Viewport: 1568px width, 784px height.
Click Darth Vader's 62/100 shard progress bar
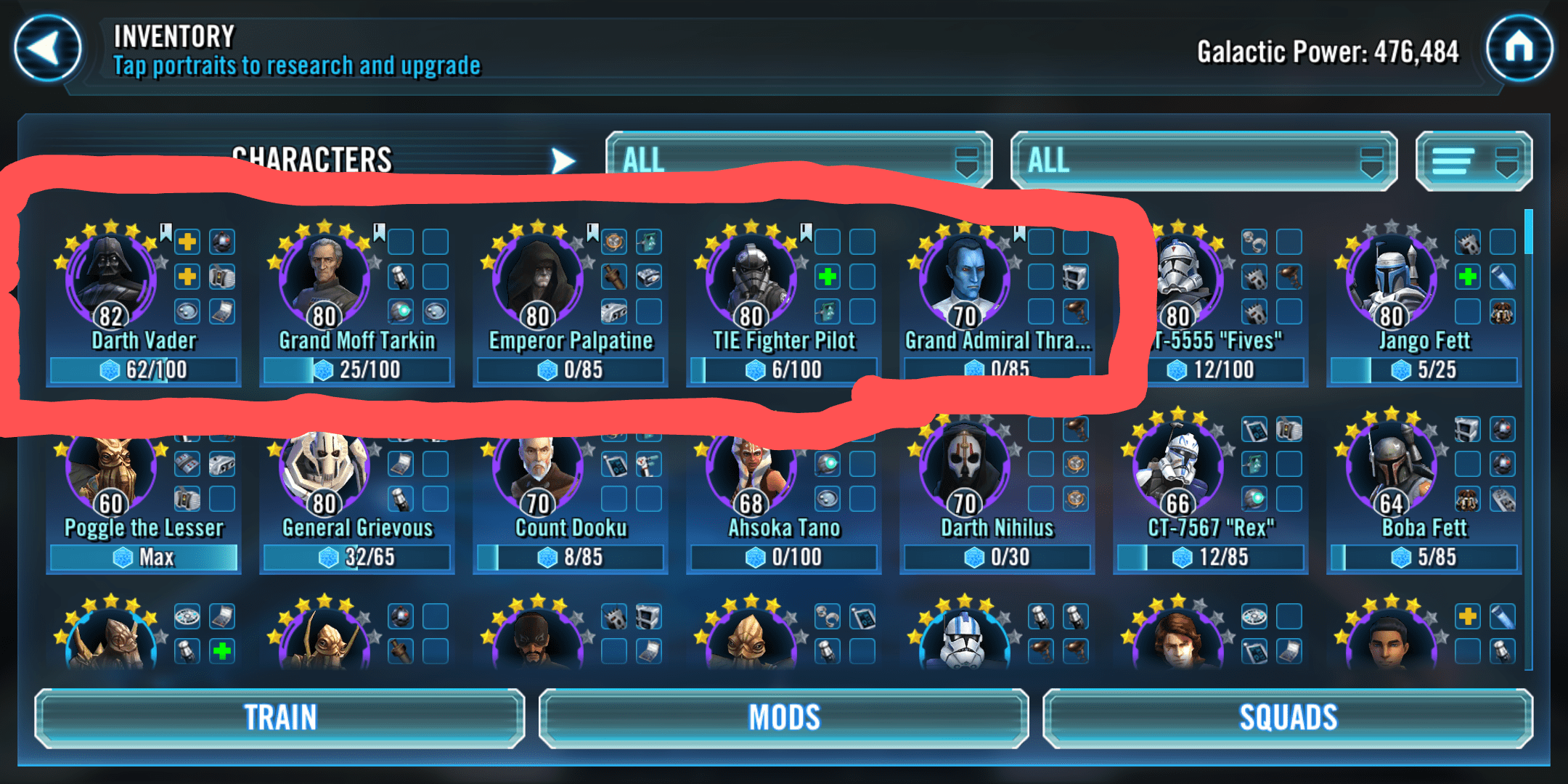point(143,370)
